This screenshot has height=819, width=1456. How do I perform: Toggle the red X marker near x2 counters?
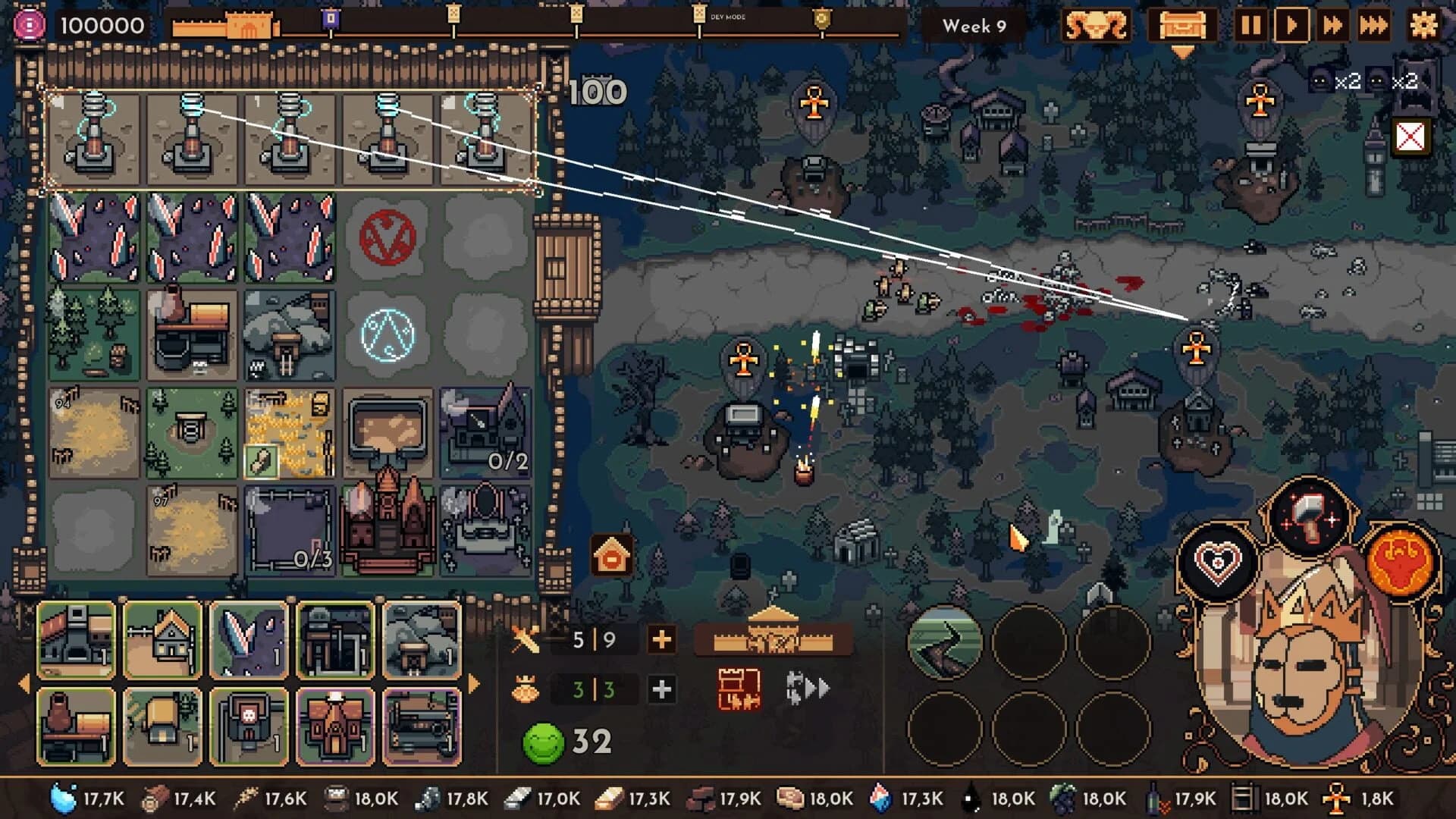point(1409,136)
